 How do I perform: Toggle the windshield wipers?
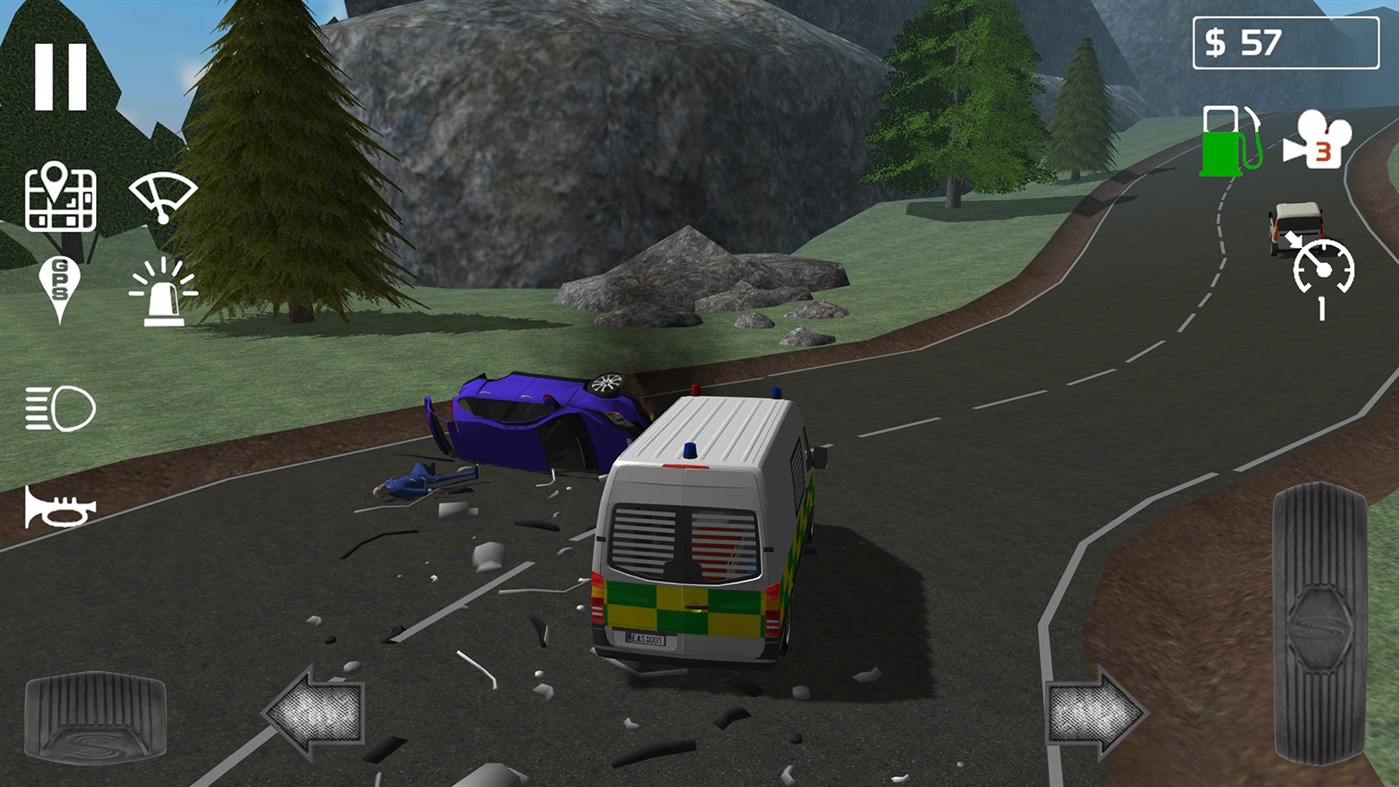tap(162, 194)
